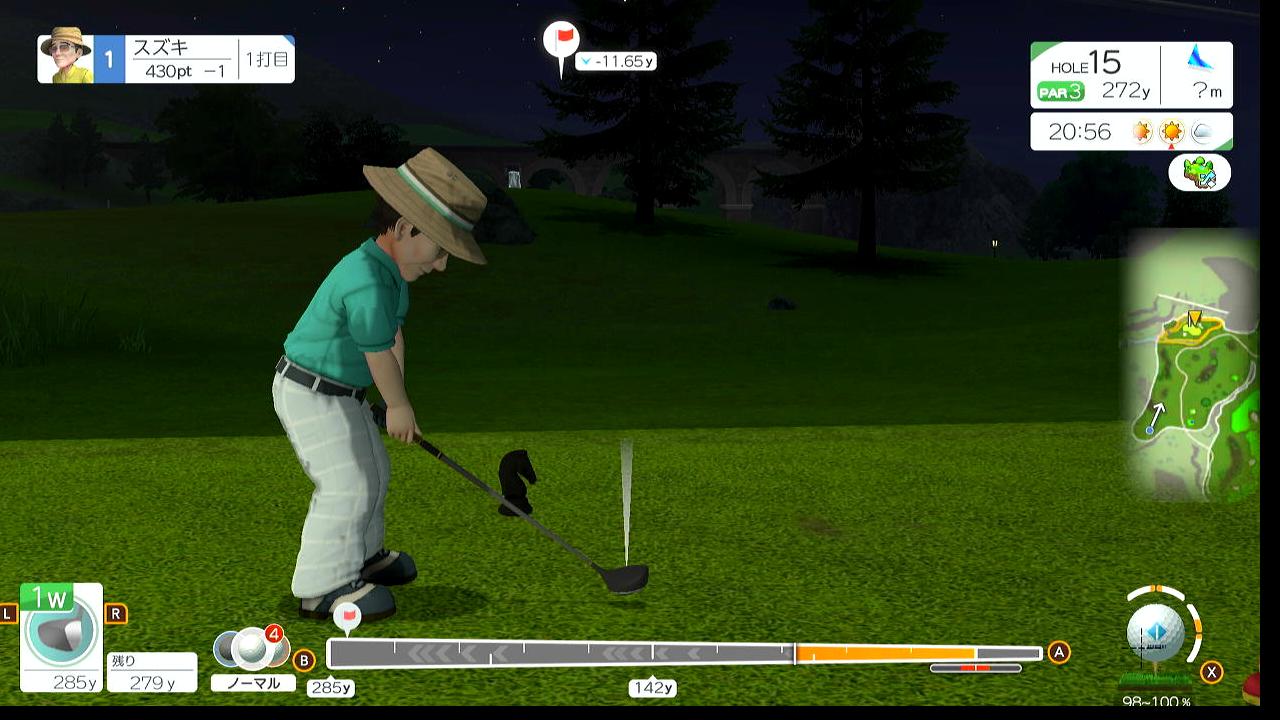The width and height of the screenshot is (1280, 720).
Task: Adjust the golf ball impact point icon
Action: click(x=1156, y=633)
